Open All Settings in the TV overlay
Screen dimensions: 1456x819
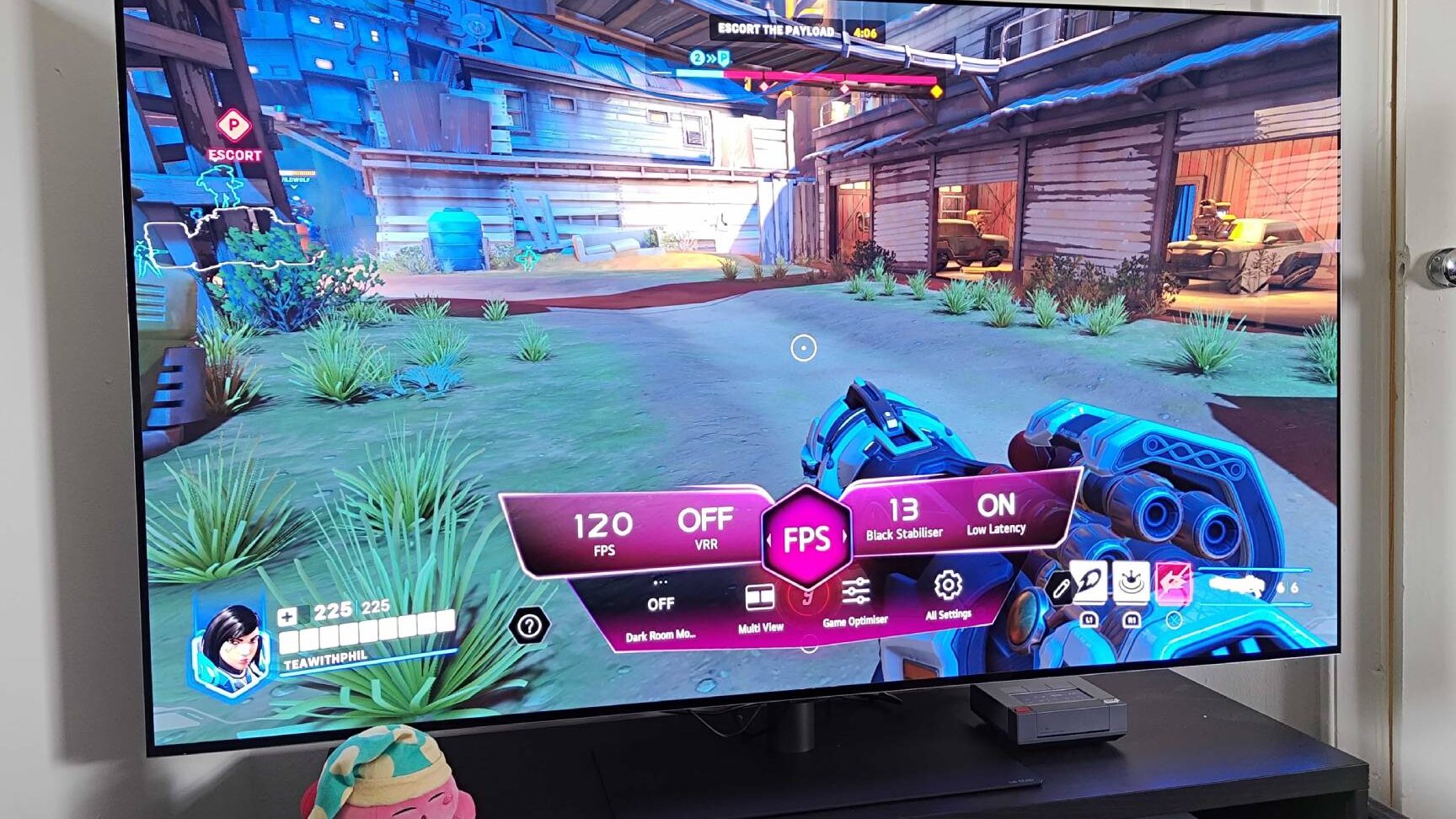(948, 595)
